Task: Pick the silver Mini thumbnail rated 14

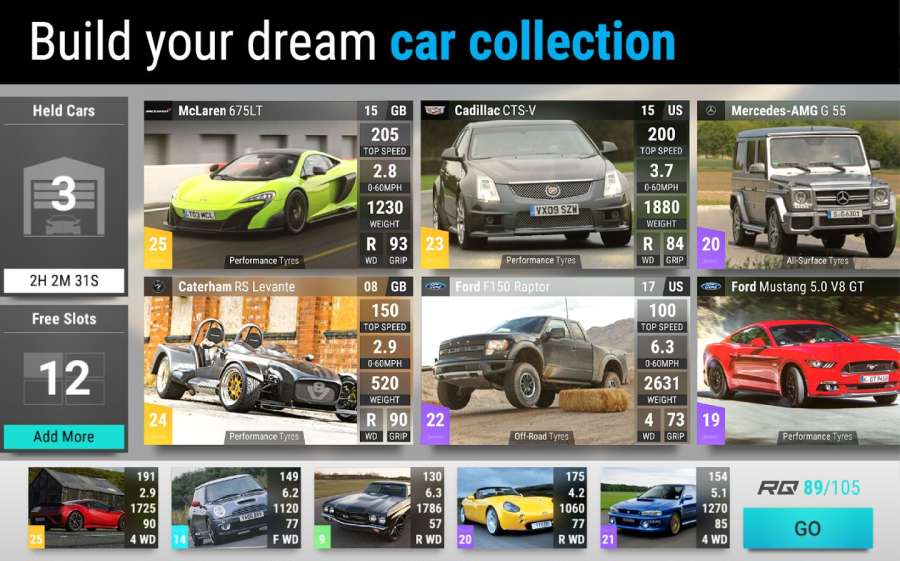Action: click(235, 508)
